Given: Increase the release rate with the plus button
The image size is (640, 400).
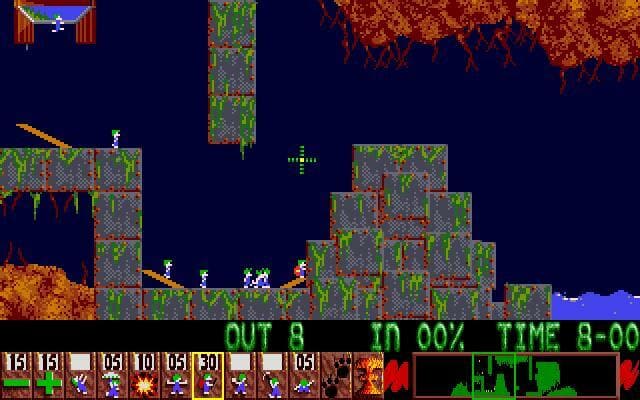Looking at the screenshot, I should 48,375.
